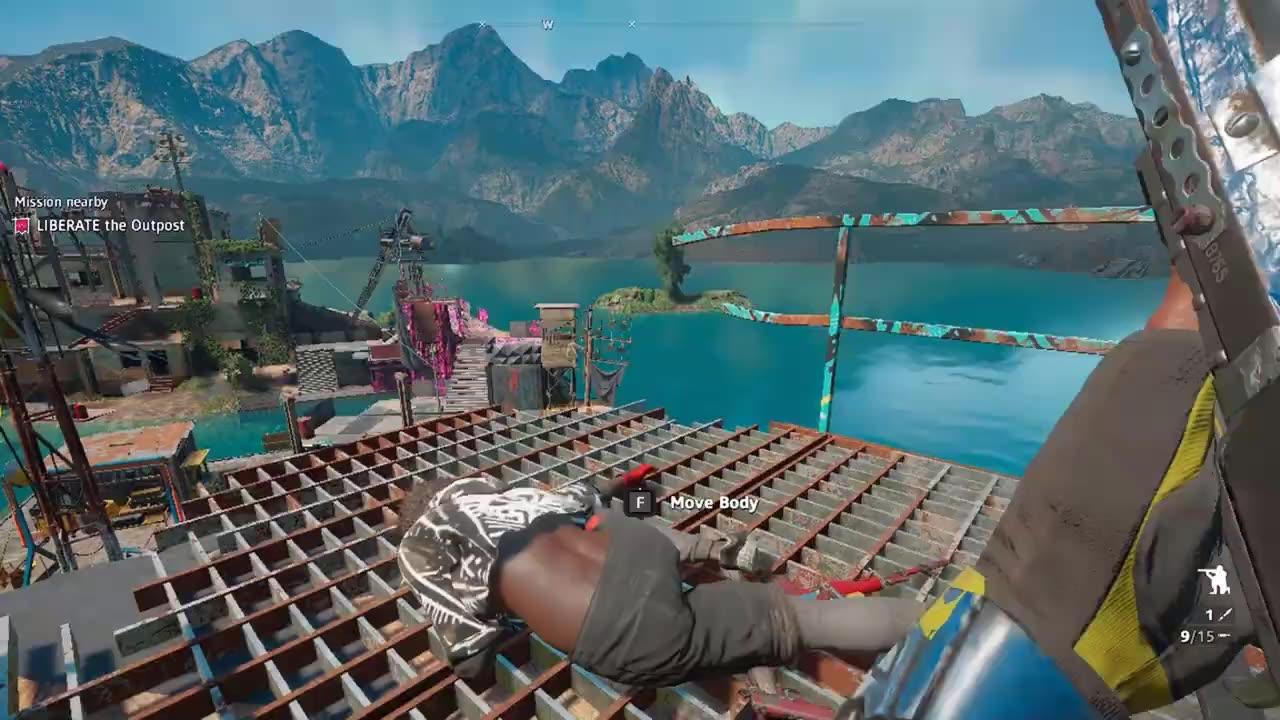Select the left X marker on the compass

483,24
